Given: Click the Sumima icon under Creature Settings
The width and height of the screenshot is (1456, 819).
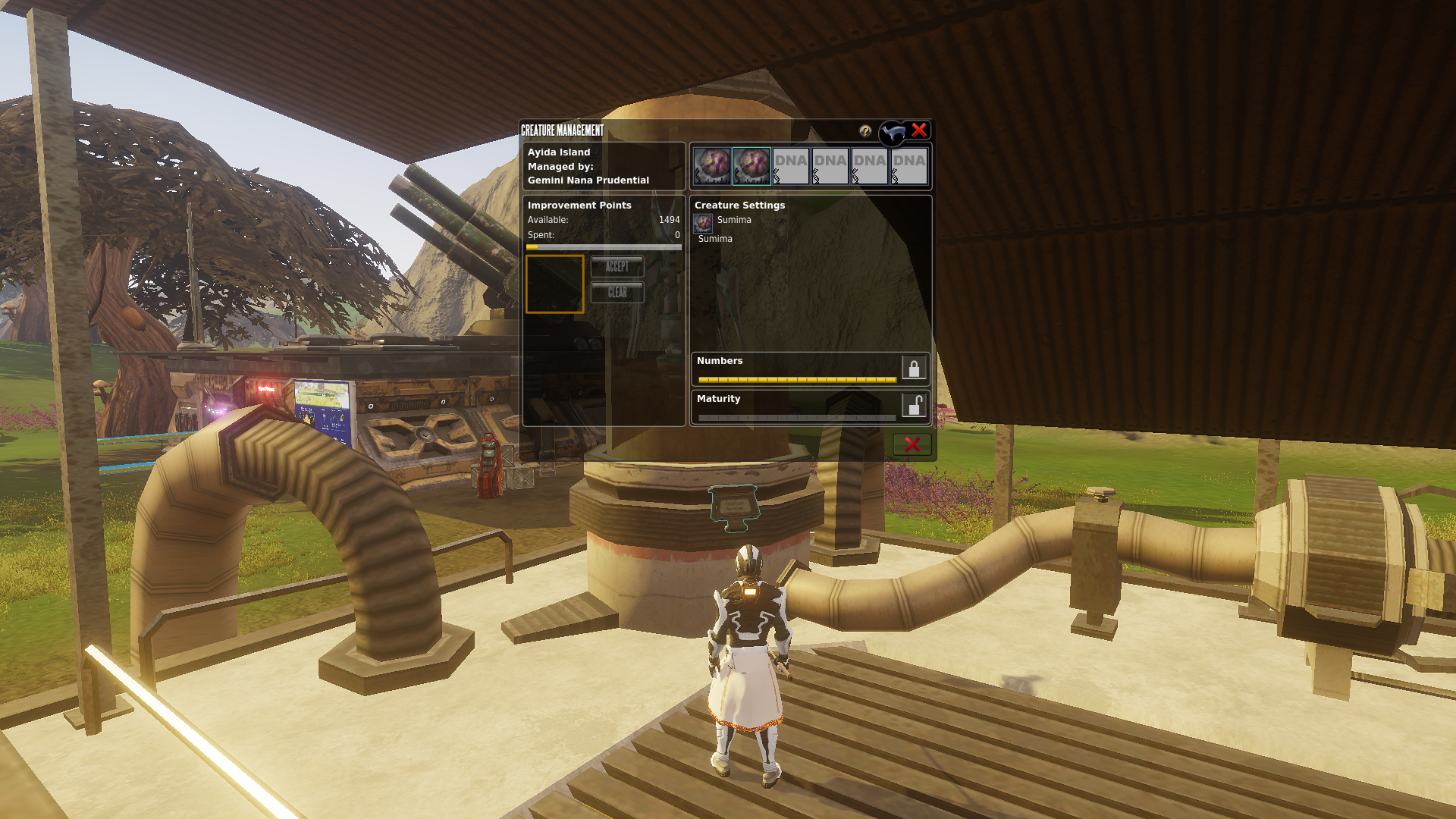Looking at the screenshot, I should 703,222.
